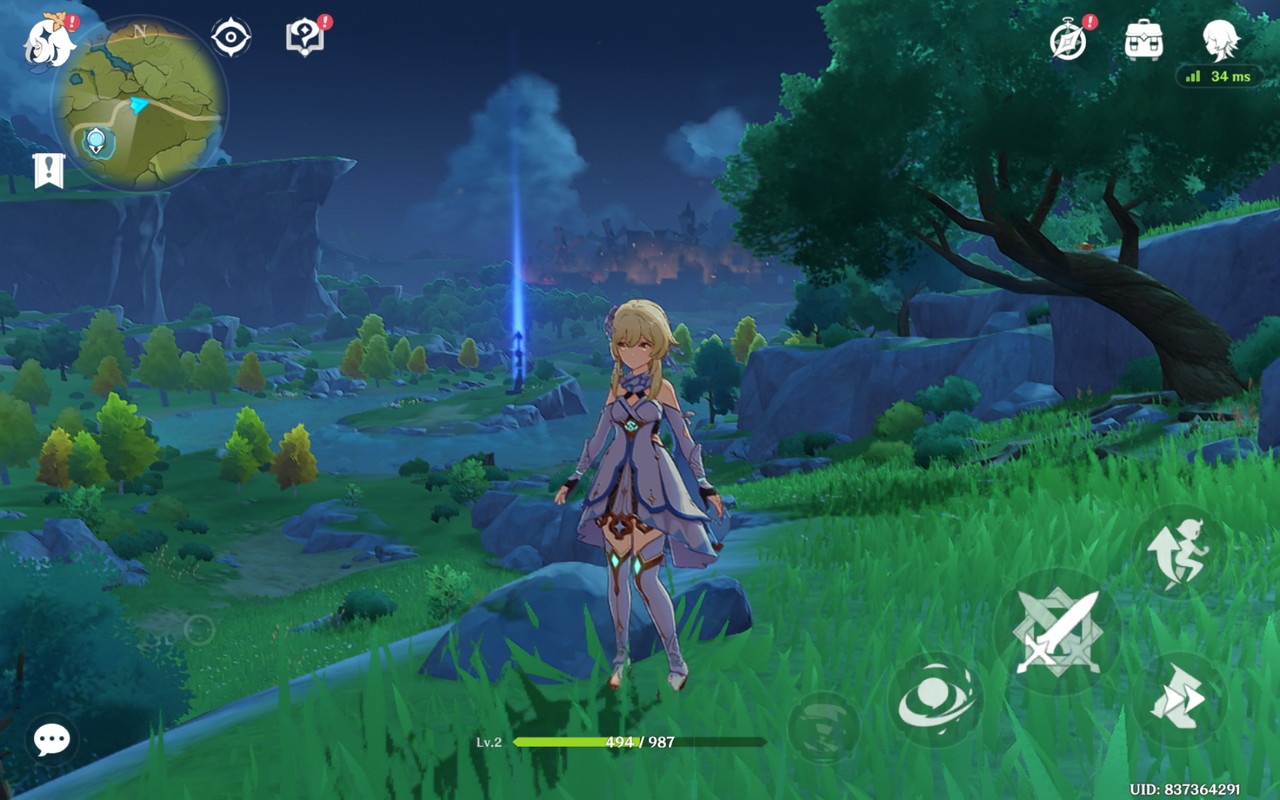This screenshot has width=1280, height=800.
Task: Open the backpack inventory
Action: point(1143,40)
